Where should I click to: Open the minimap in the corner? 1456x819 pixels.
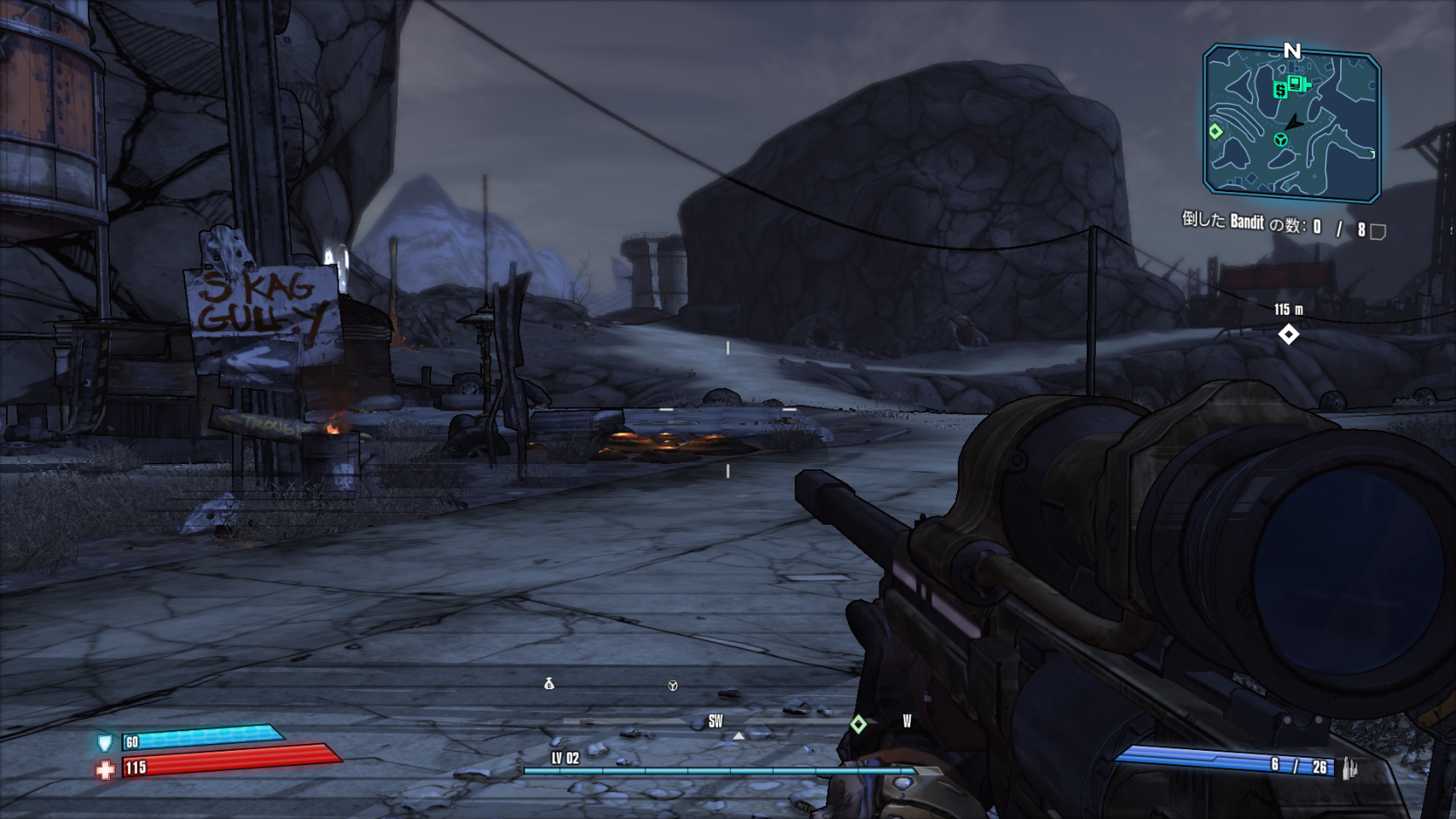[1291, 124]
